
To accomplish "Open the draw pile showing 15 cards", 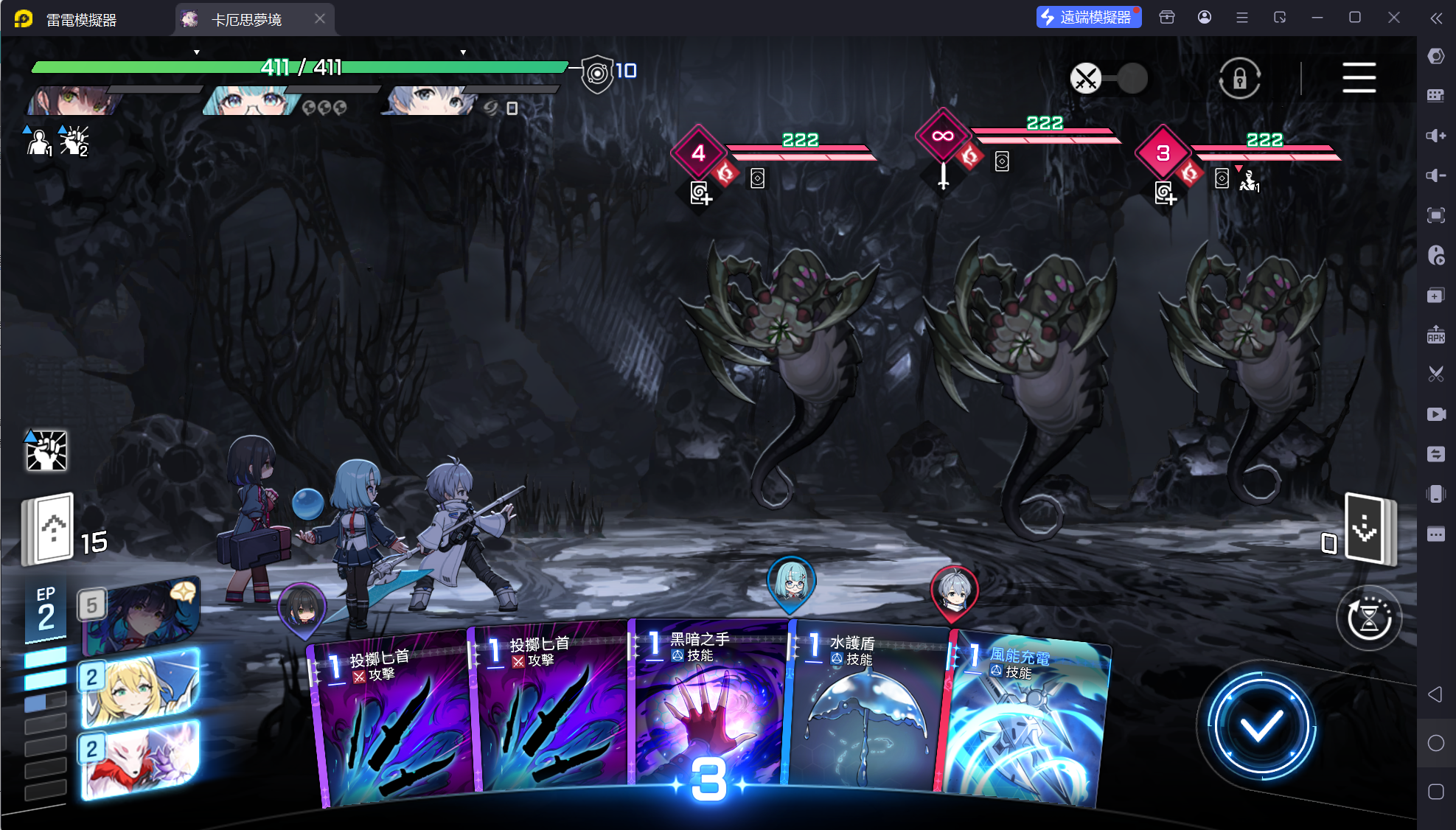I will tap(49, 529).
